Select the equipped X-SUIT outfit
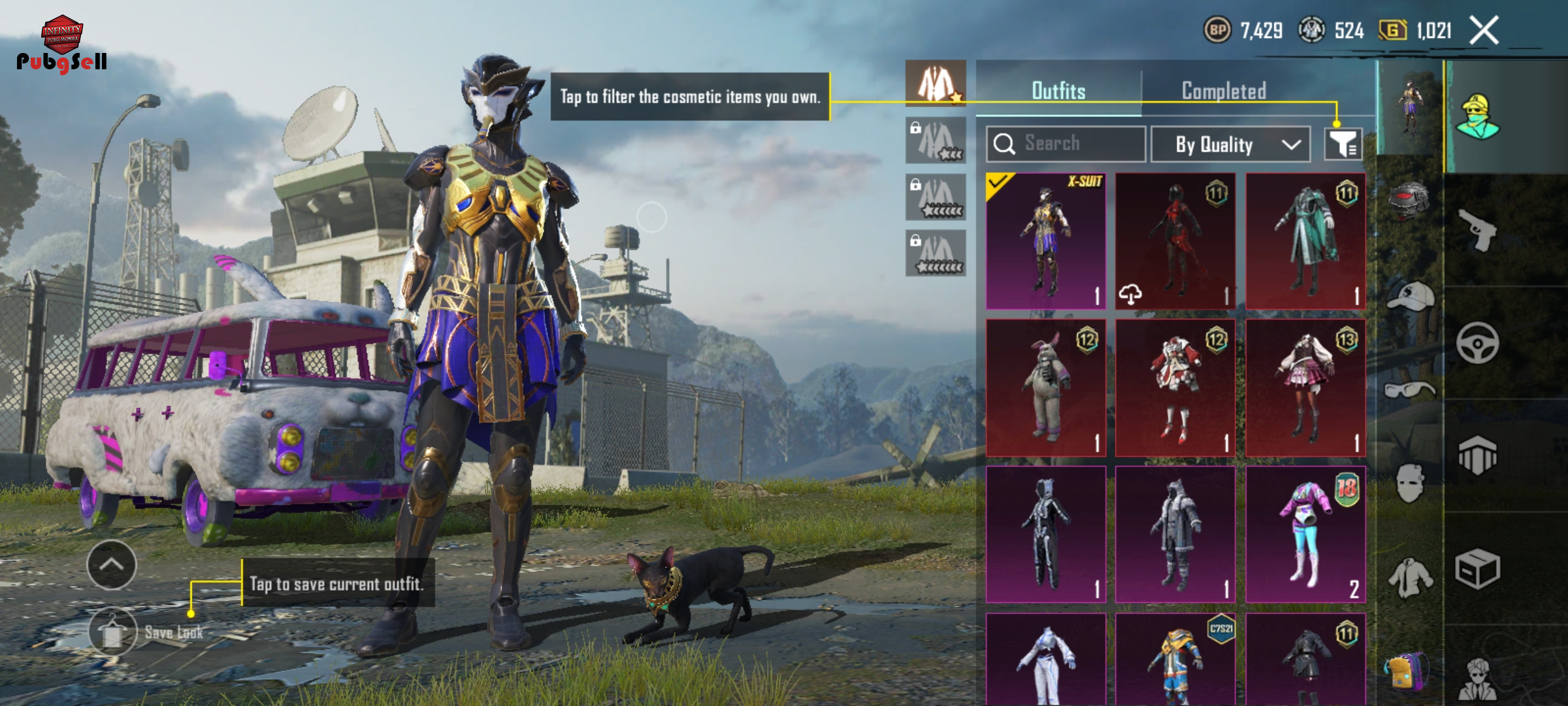This screenshot has width=1568, height=706. [x=1045, y=241]
